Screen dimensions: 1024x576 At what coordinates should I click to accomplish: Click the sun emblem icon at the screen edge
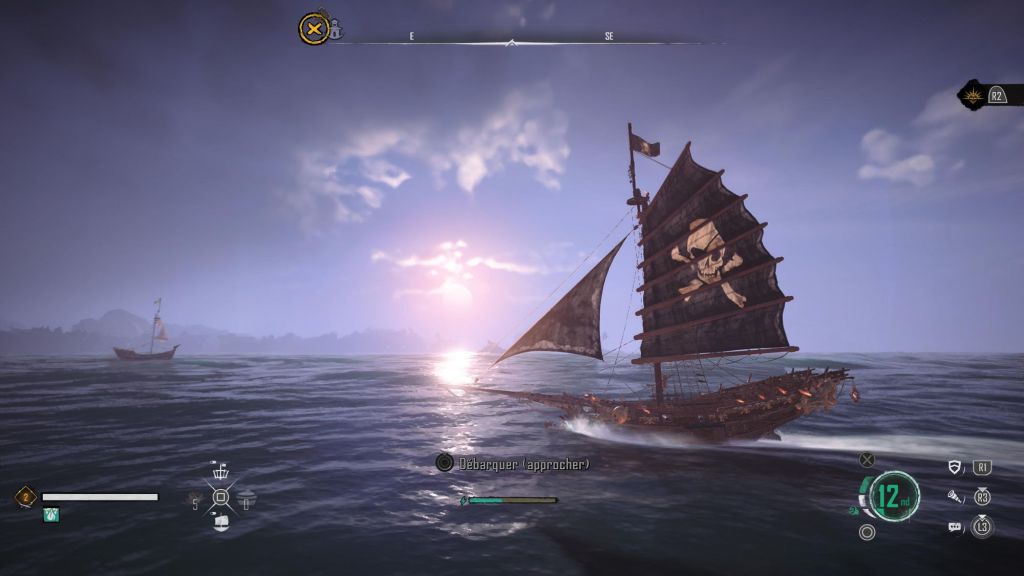coord(971,95)
